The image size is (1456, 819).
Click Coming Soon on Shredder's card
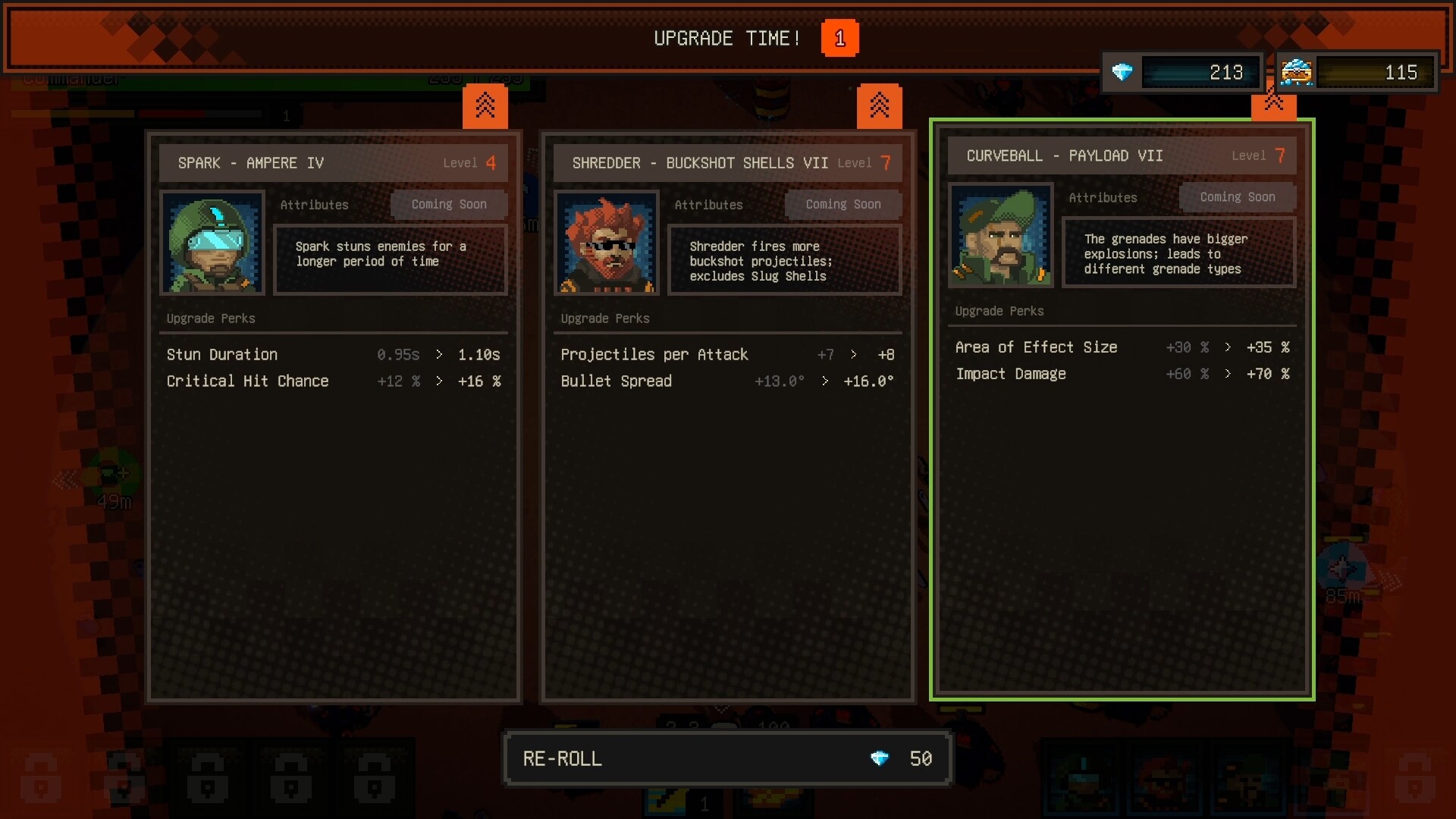coord(843,204)
